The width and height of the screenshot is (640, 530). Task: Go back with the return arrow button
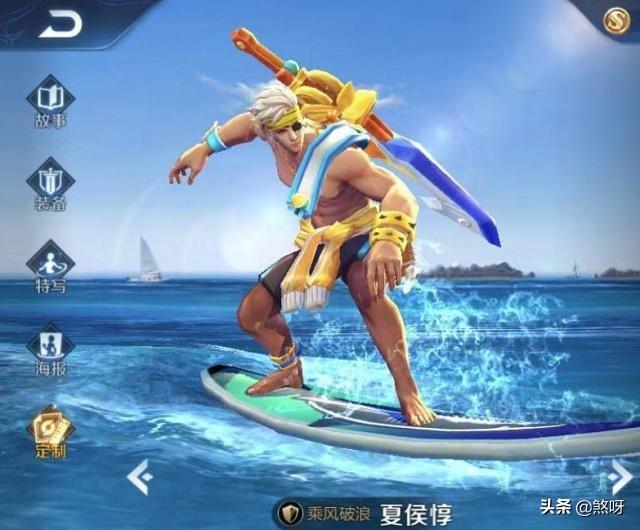coord(60,26)
